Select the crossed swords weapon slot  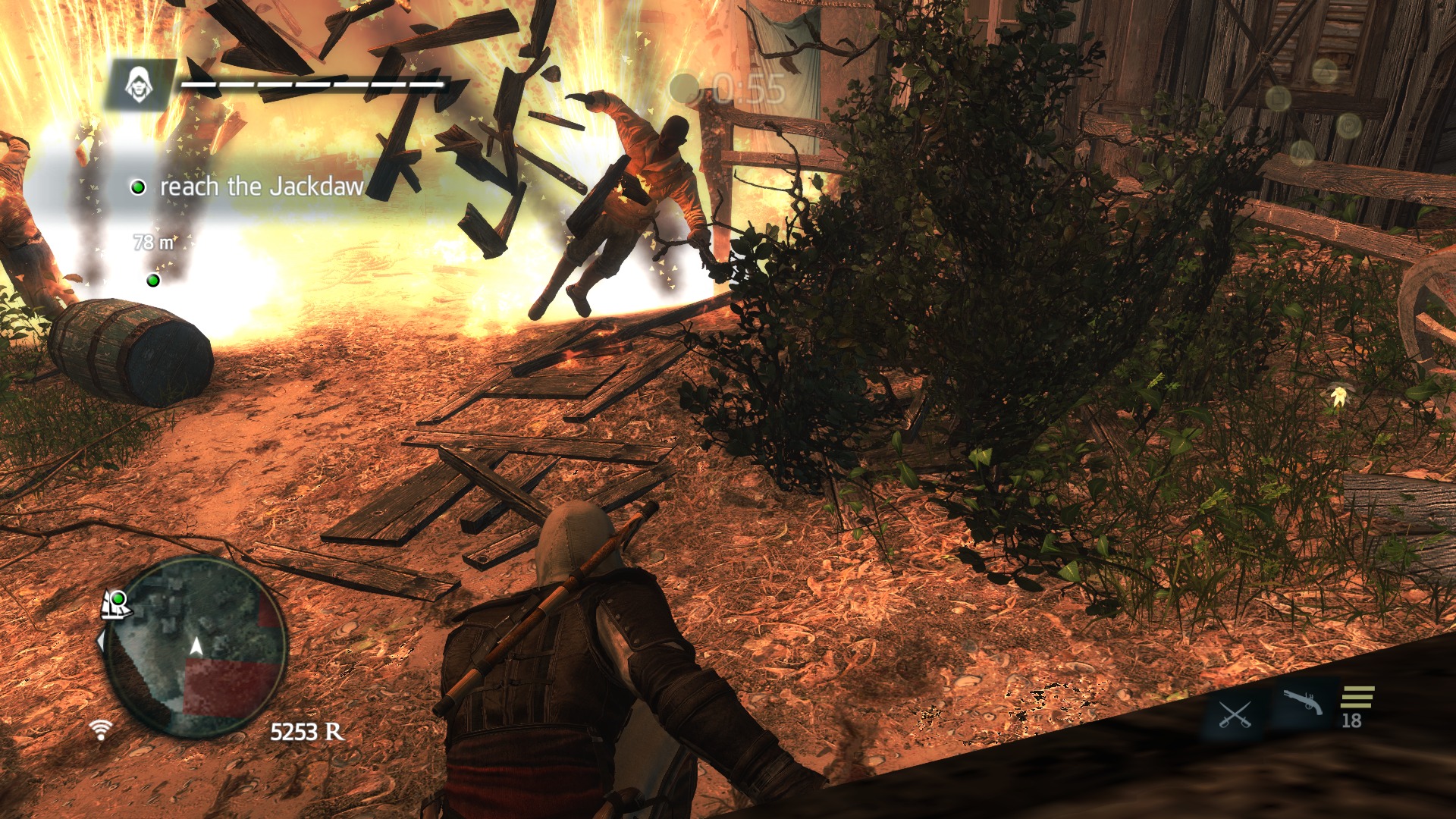1234,714
